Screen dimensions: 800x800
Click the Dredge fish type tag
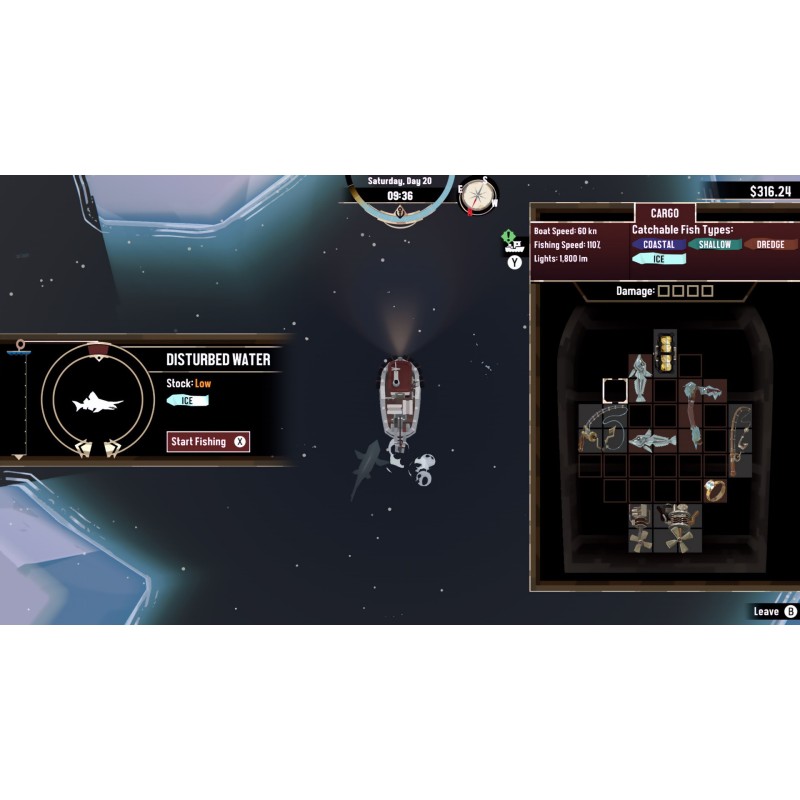click(x=771, y=245)
